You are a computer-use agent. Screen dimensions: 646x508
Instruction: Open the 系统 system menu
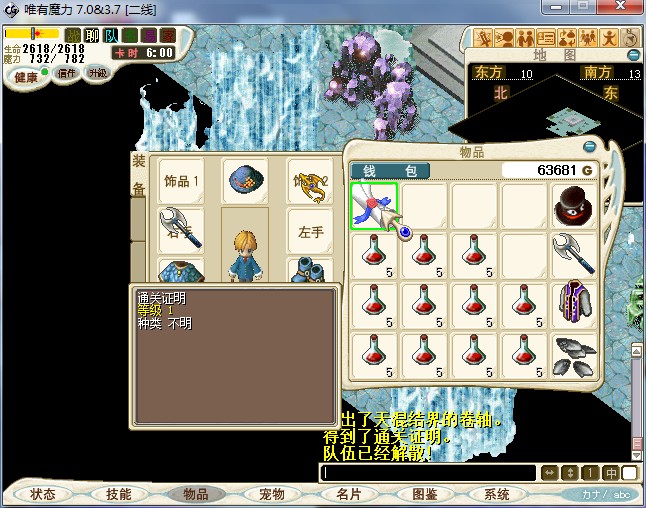click(497, 494)
